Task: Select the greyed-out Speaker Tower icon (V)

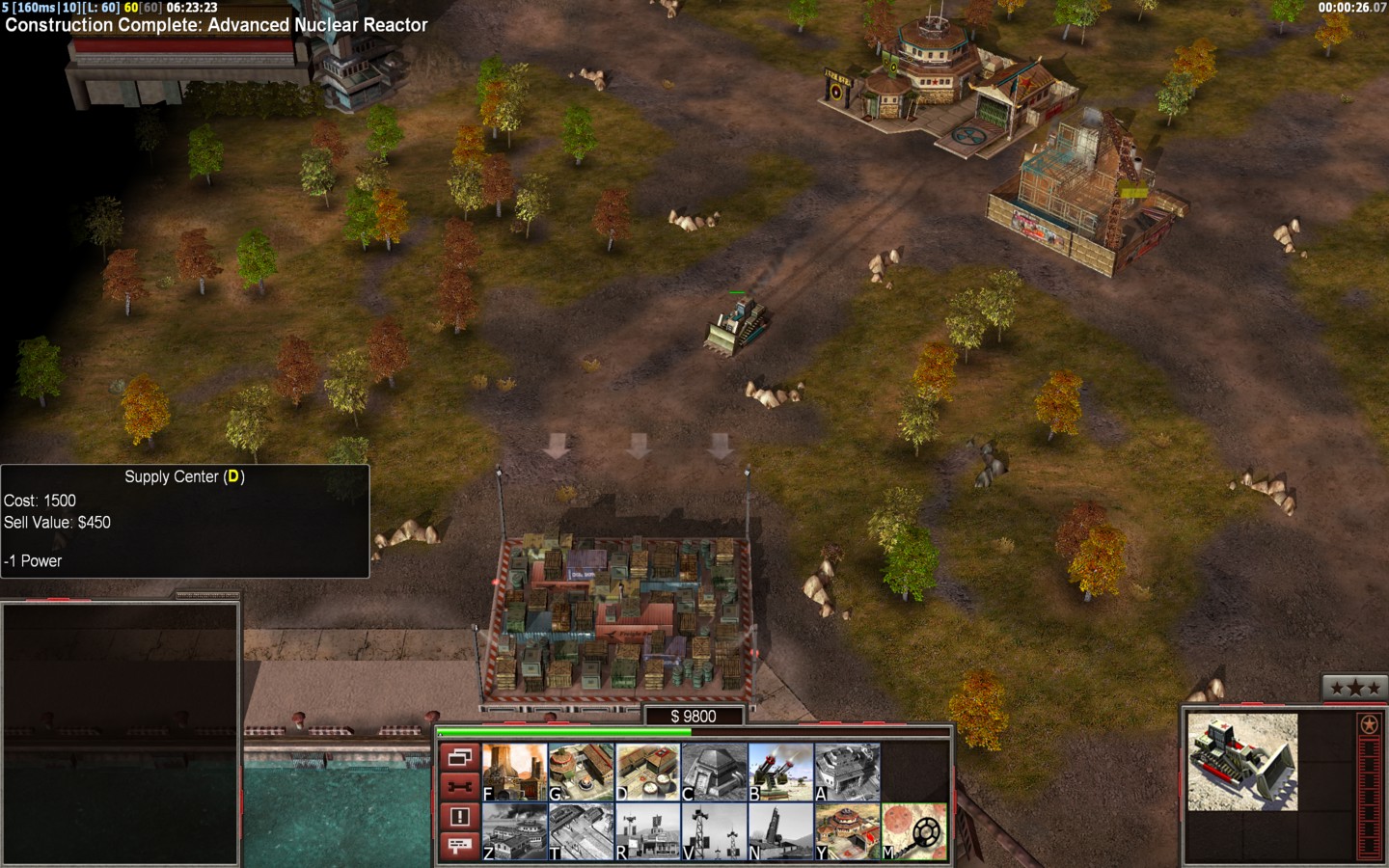Action: coord(715,831)
